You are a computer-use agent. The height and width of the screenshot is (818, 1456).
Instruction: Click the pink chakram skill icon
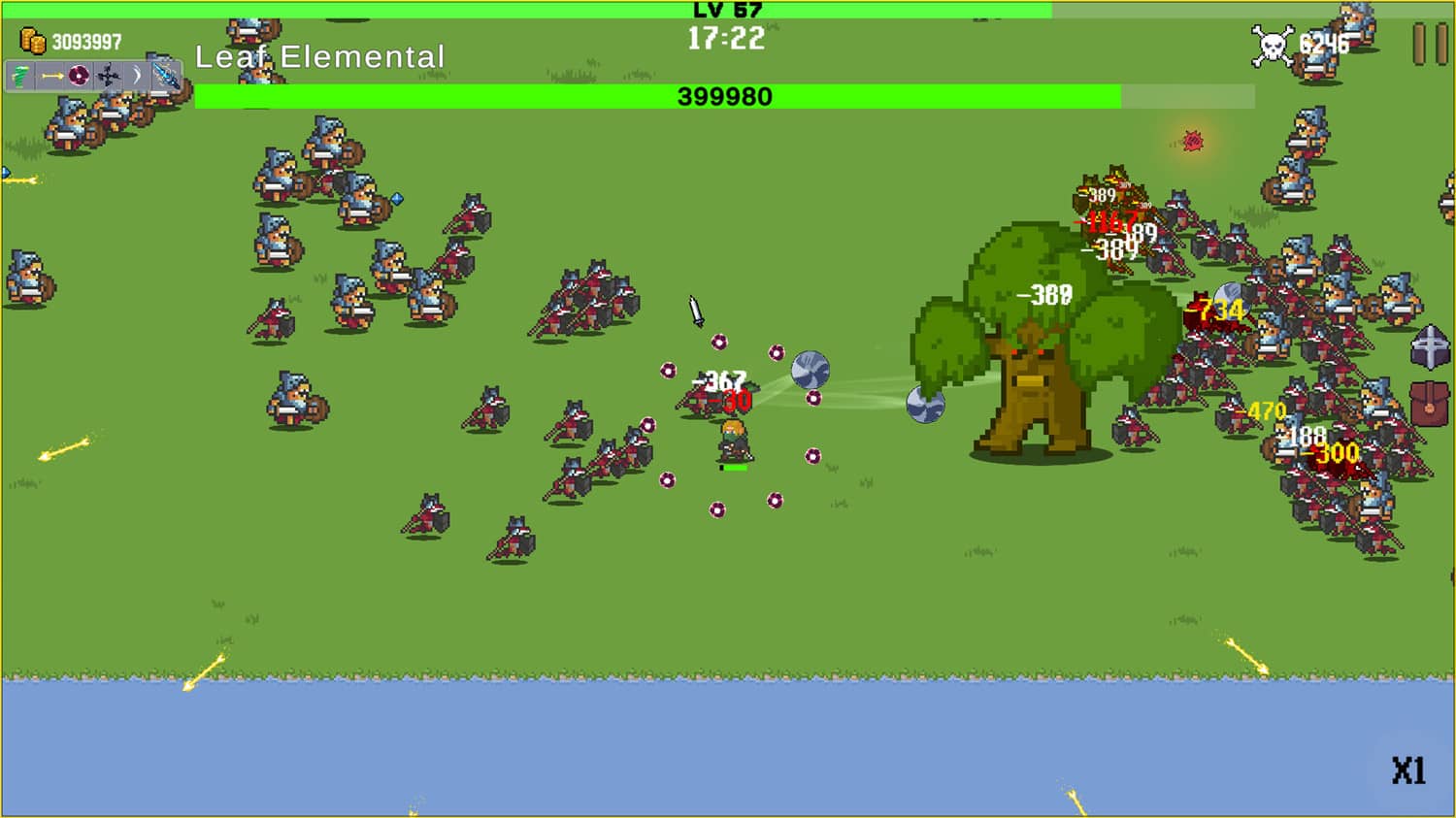click(79, 76)
